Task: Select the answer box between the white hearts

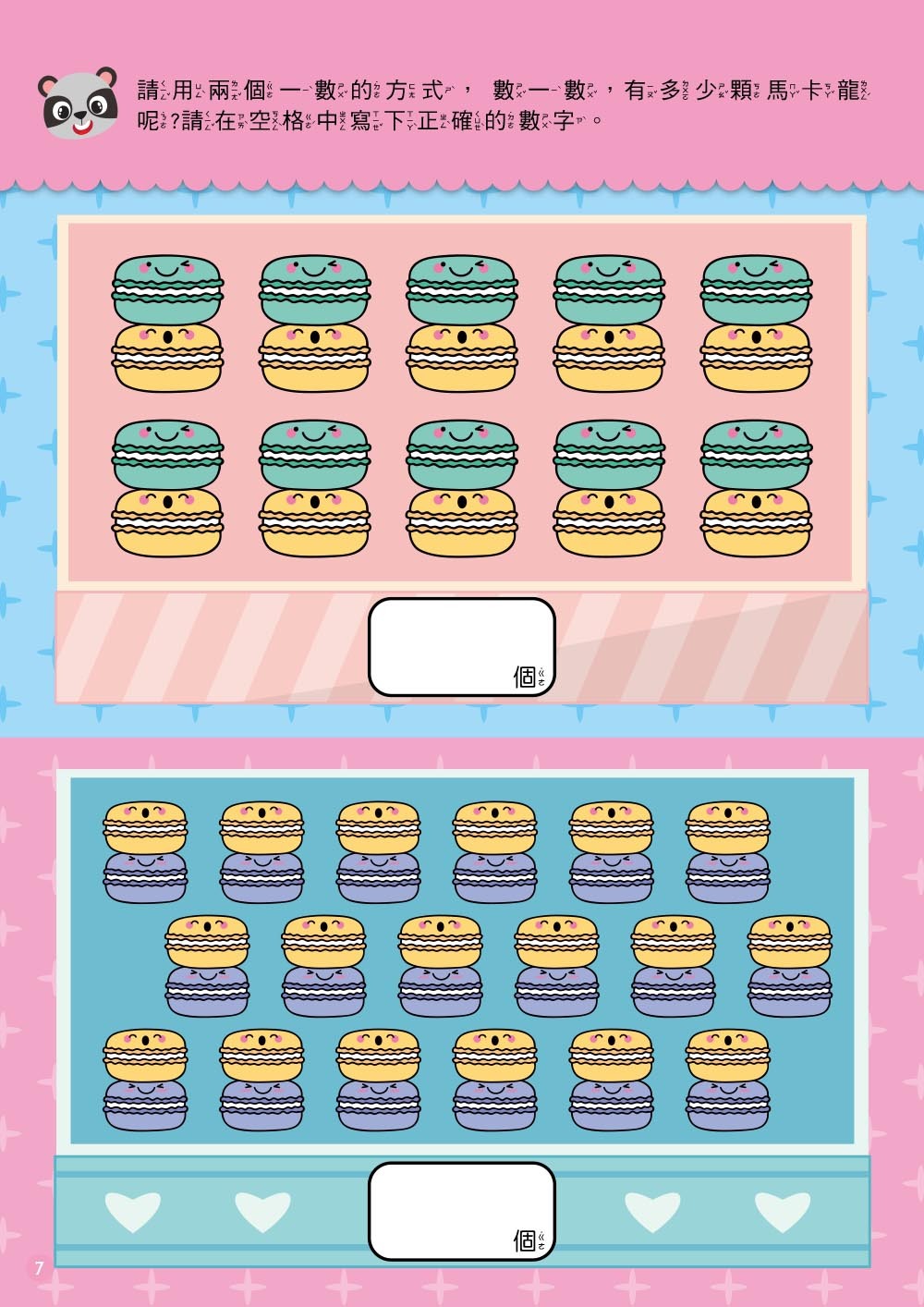Action: [x=461, y=1210]
